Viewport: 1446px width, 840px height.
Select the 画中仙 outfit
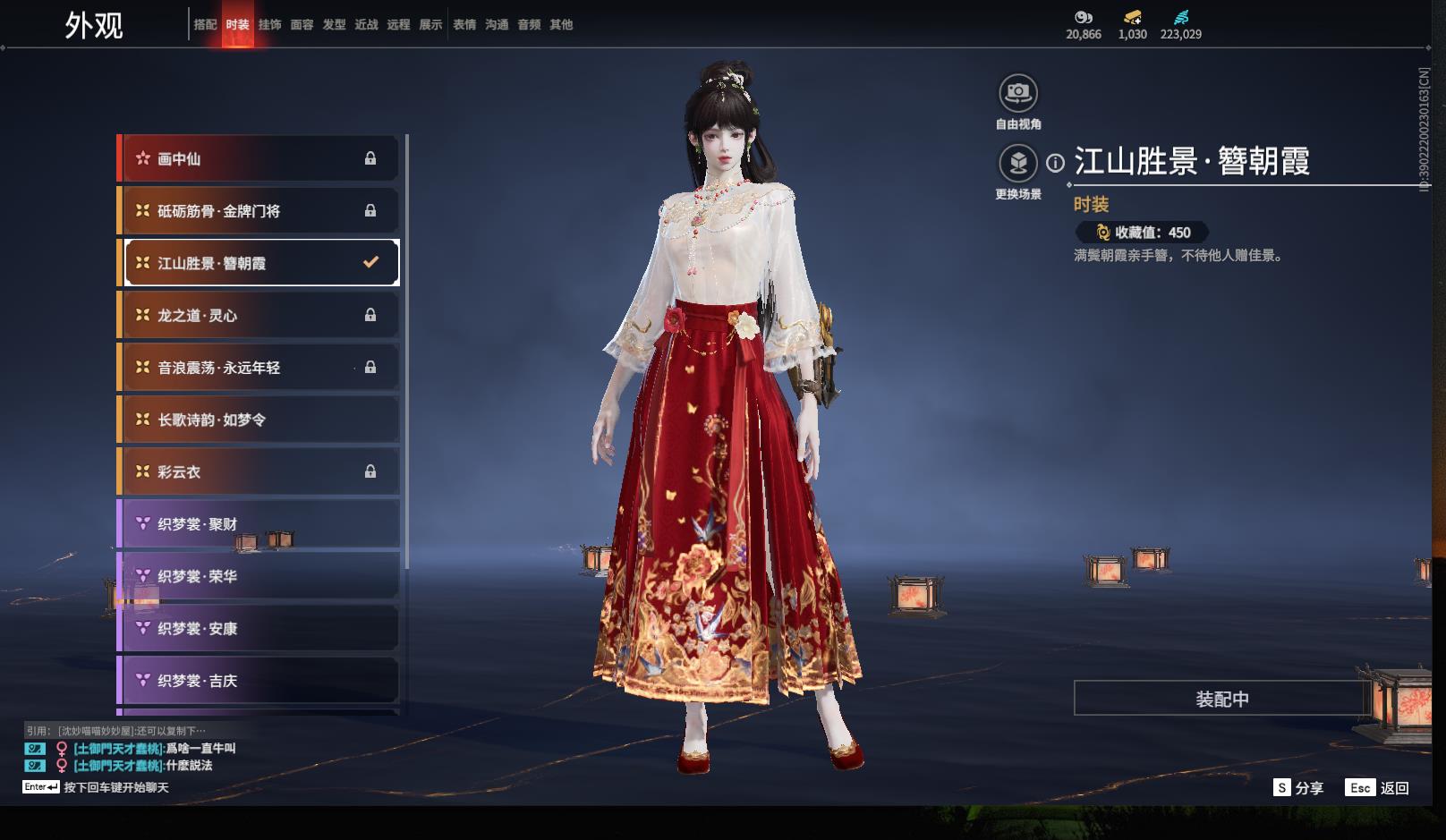coord(259,159)
